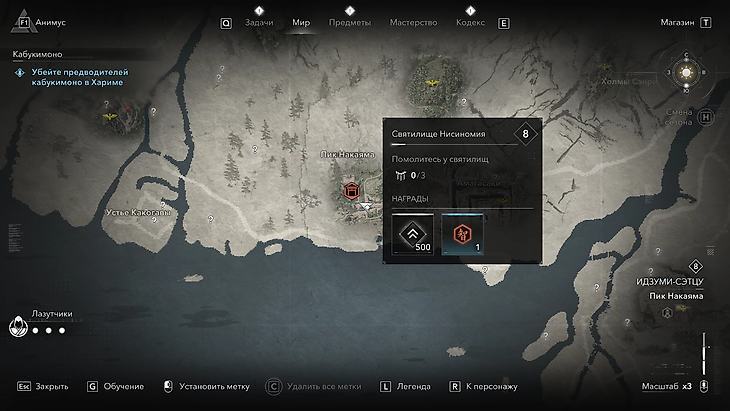The image size is (730, 411).
Task: Open the Предметы tab
Action: pos(350,22)
